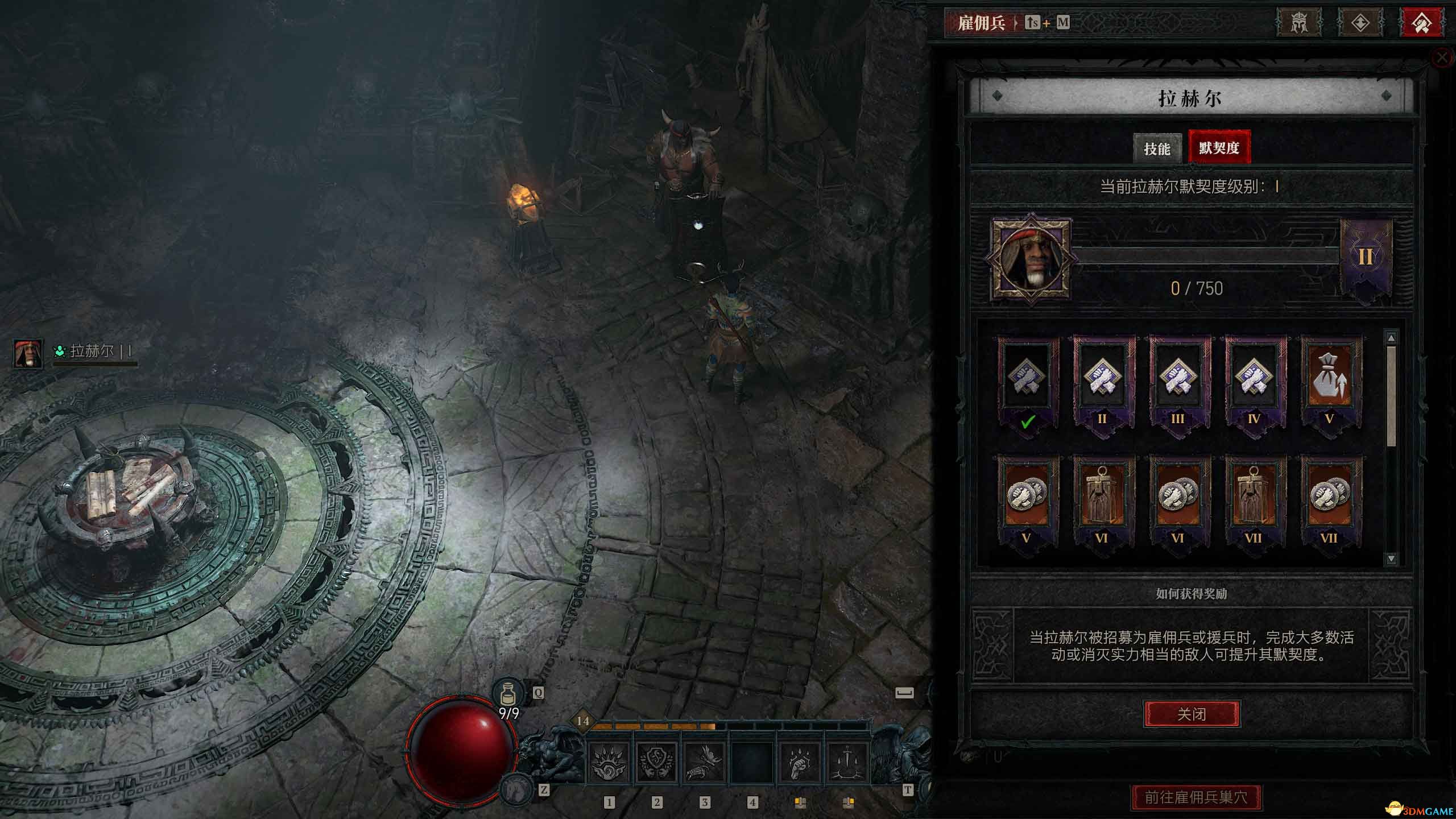This screenshot has height=819, width=1456.
Task: Select the highlighted red mercenary icon tab
Action: coord(1421,23)
